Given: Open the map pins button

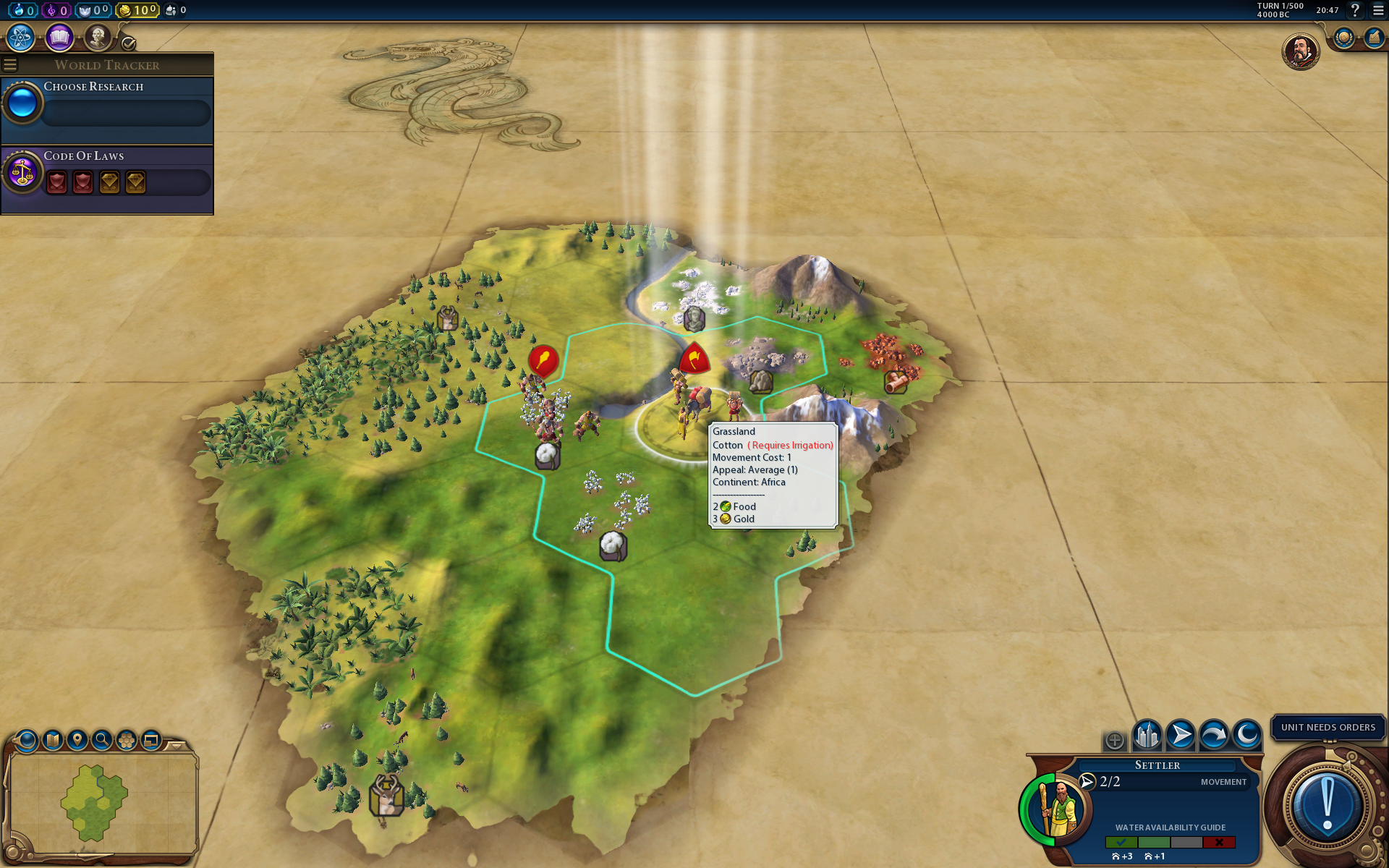Looking at the screenshot, I should coord(77,740).
